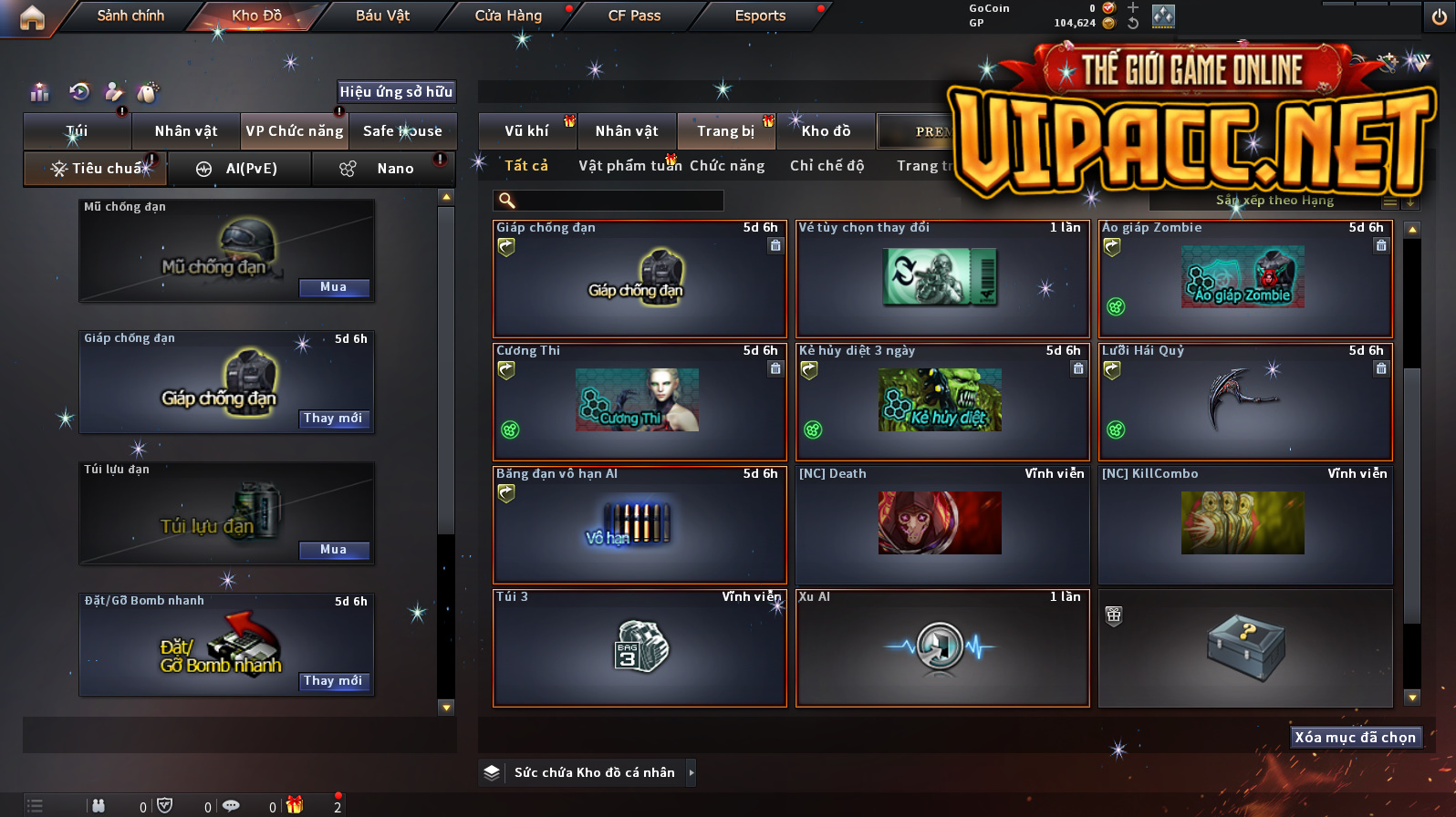Click the home icon
This screenshot has height=817, width=1456.
point(32,17)
